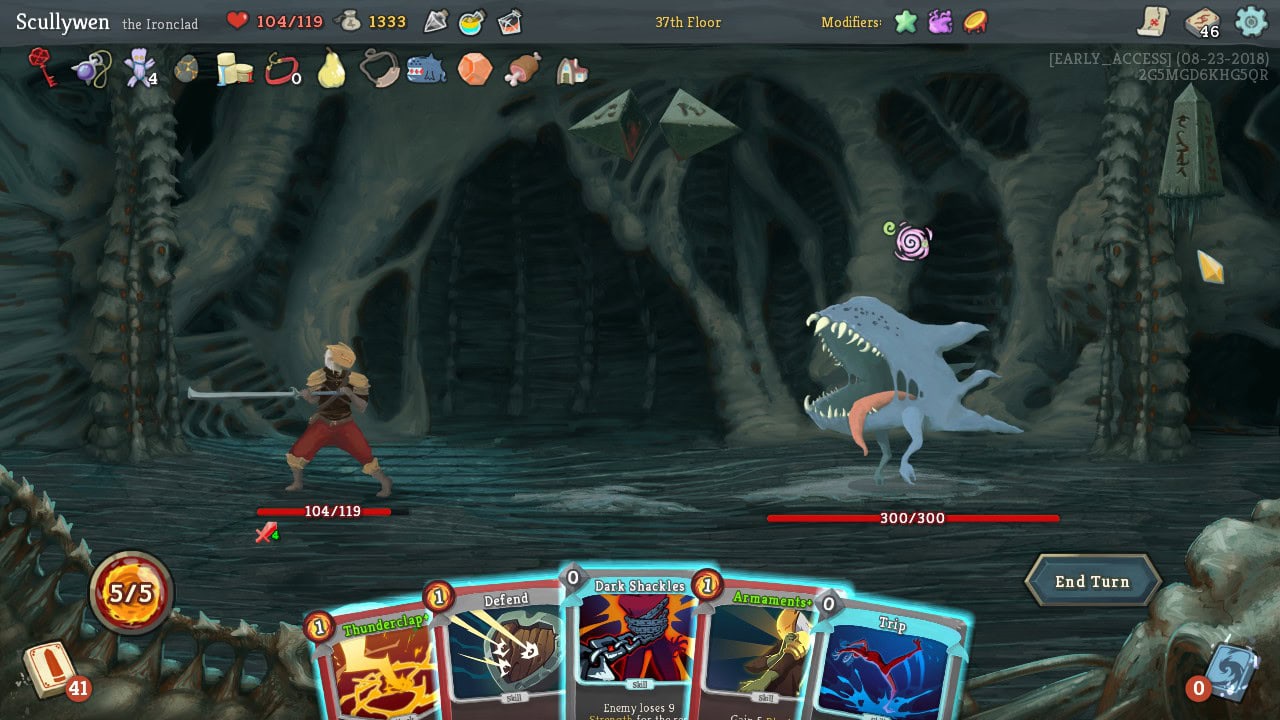Image resolution: width=1280 pixels, height=720 pixels.
Task: Open the draw pile with 41 cards
Action: [x=50, y=670]
